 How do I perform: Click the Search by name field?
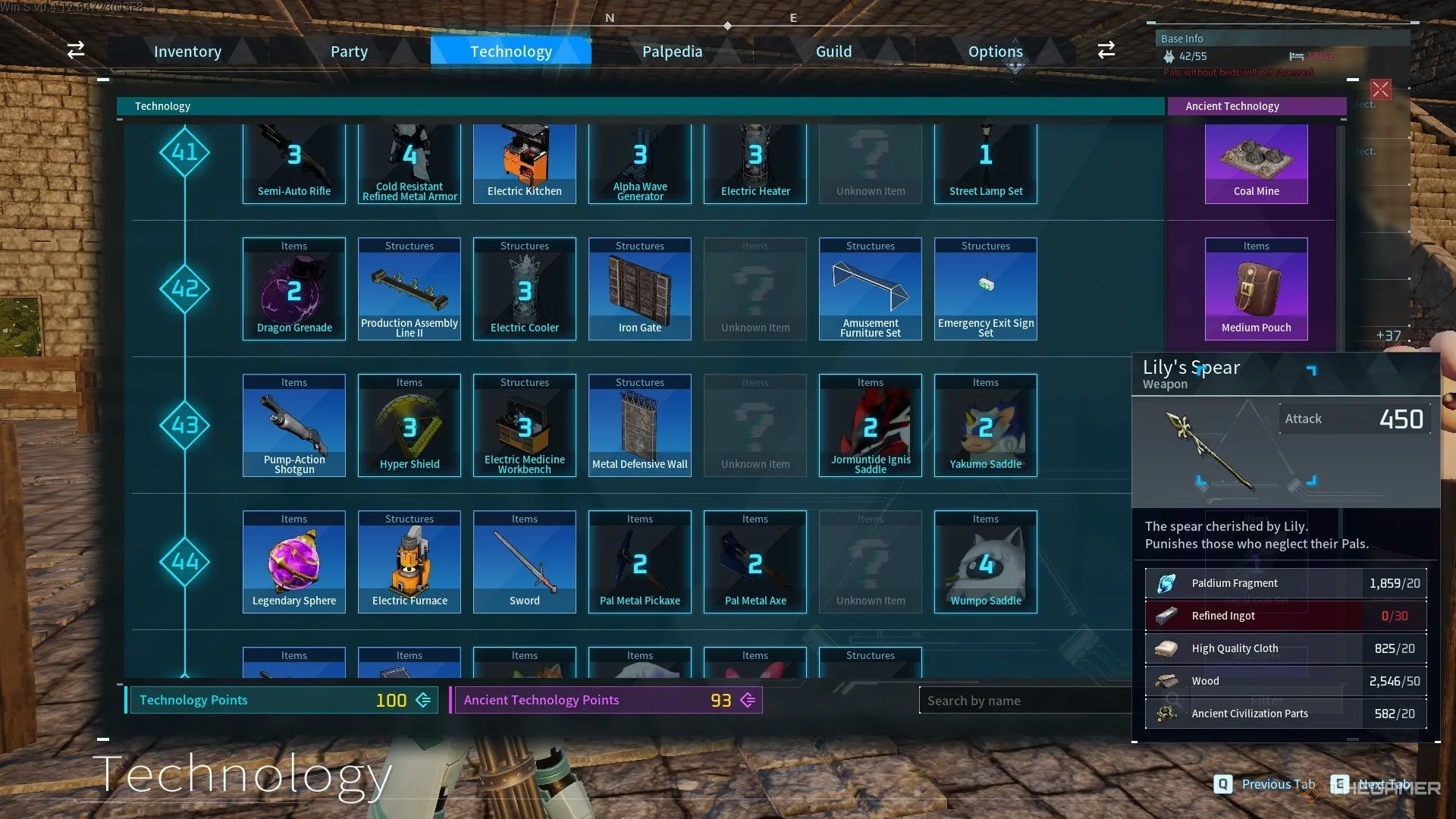pos(1024,701)
